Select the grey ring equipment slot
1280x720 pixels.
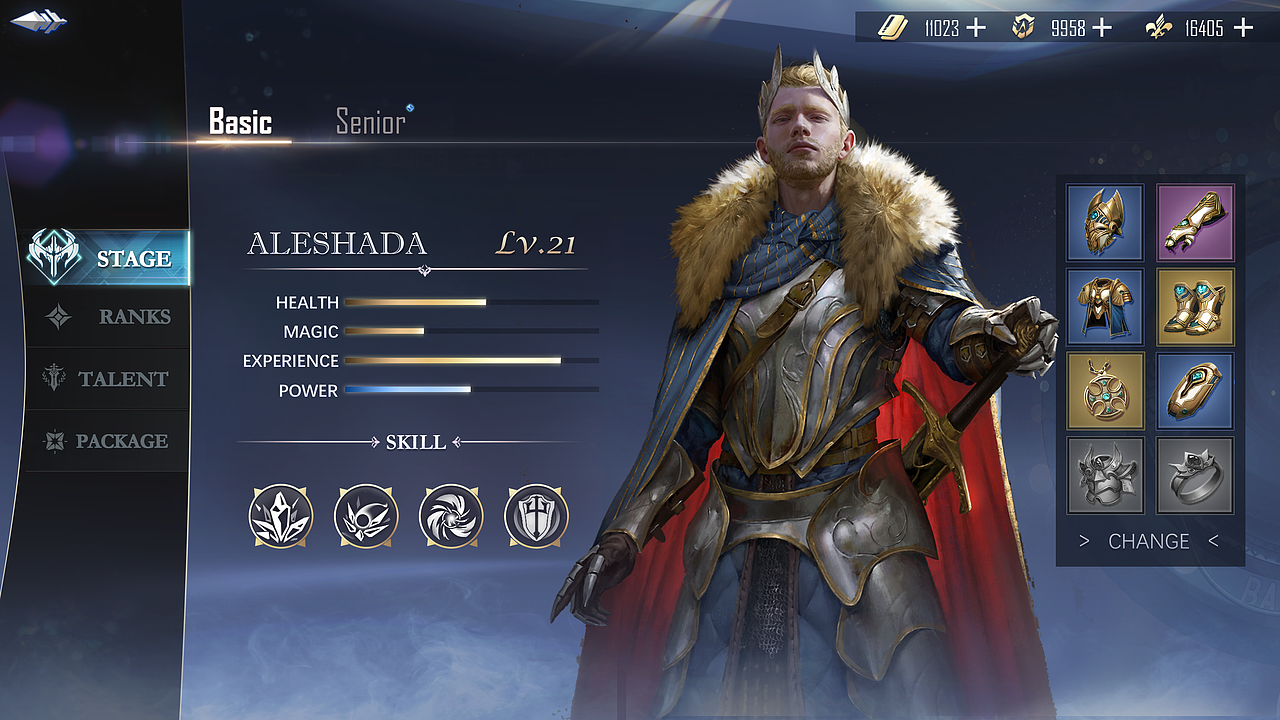click(1195, 475)
